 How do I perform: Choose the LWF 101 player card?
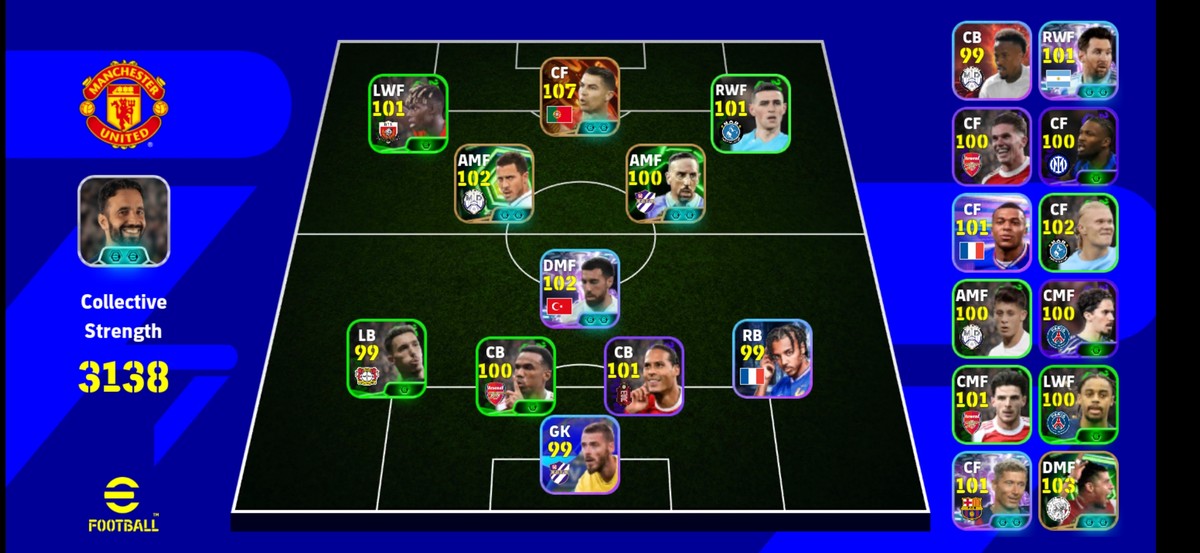click(407, 113)
